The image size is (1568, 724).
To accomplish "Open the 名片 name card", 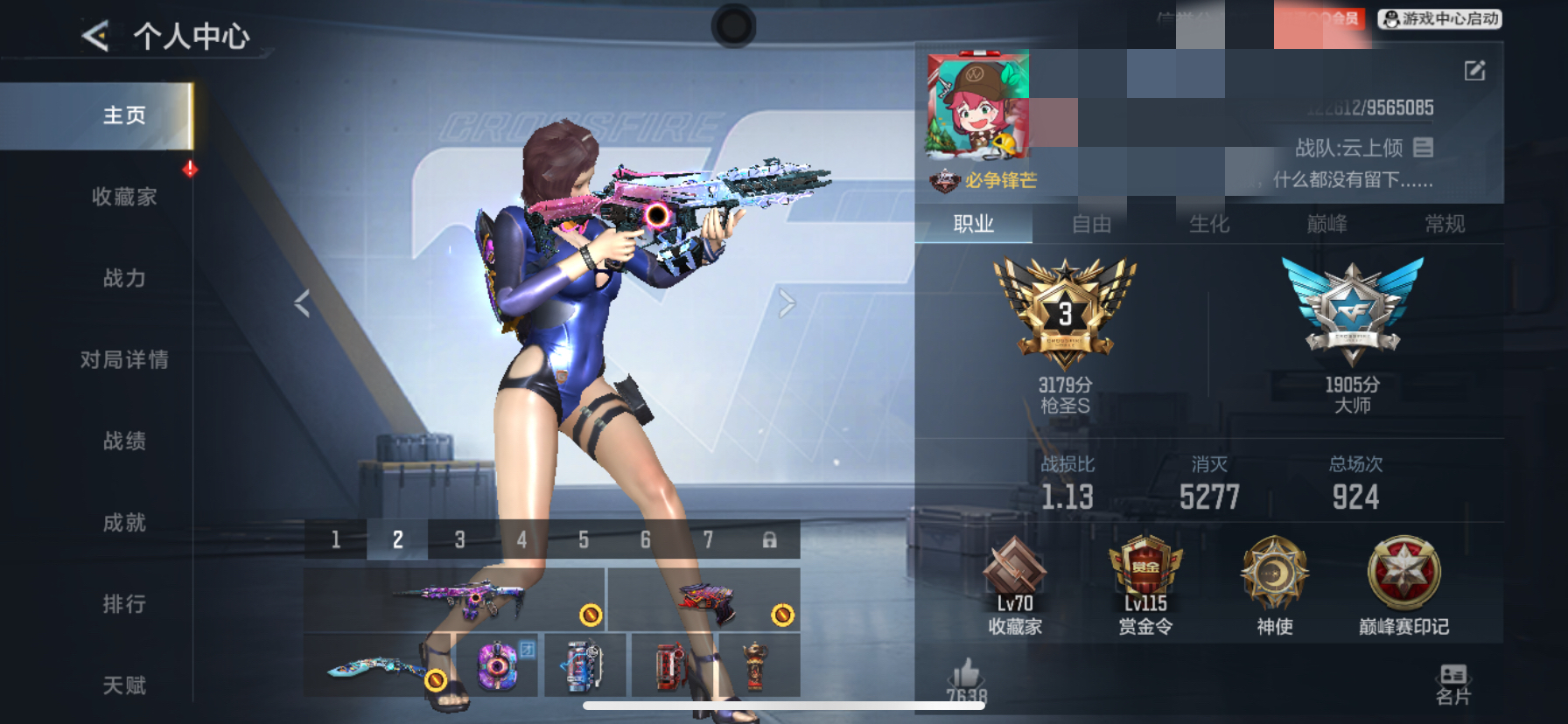I will click(x=1453, y=684).
